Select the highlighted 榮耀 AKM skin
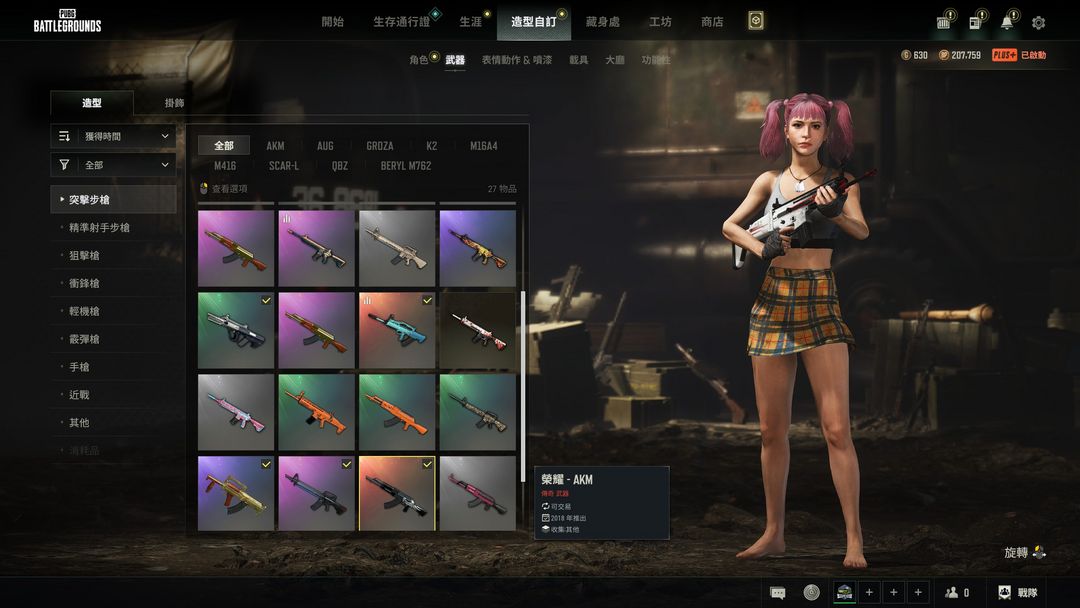Image resolution: width=1080 pixels, height=608 pixels. click(396, 494)
